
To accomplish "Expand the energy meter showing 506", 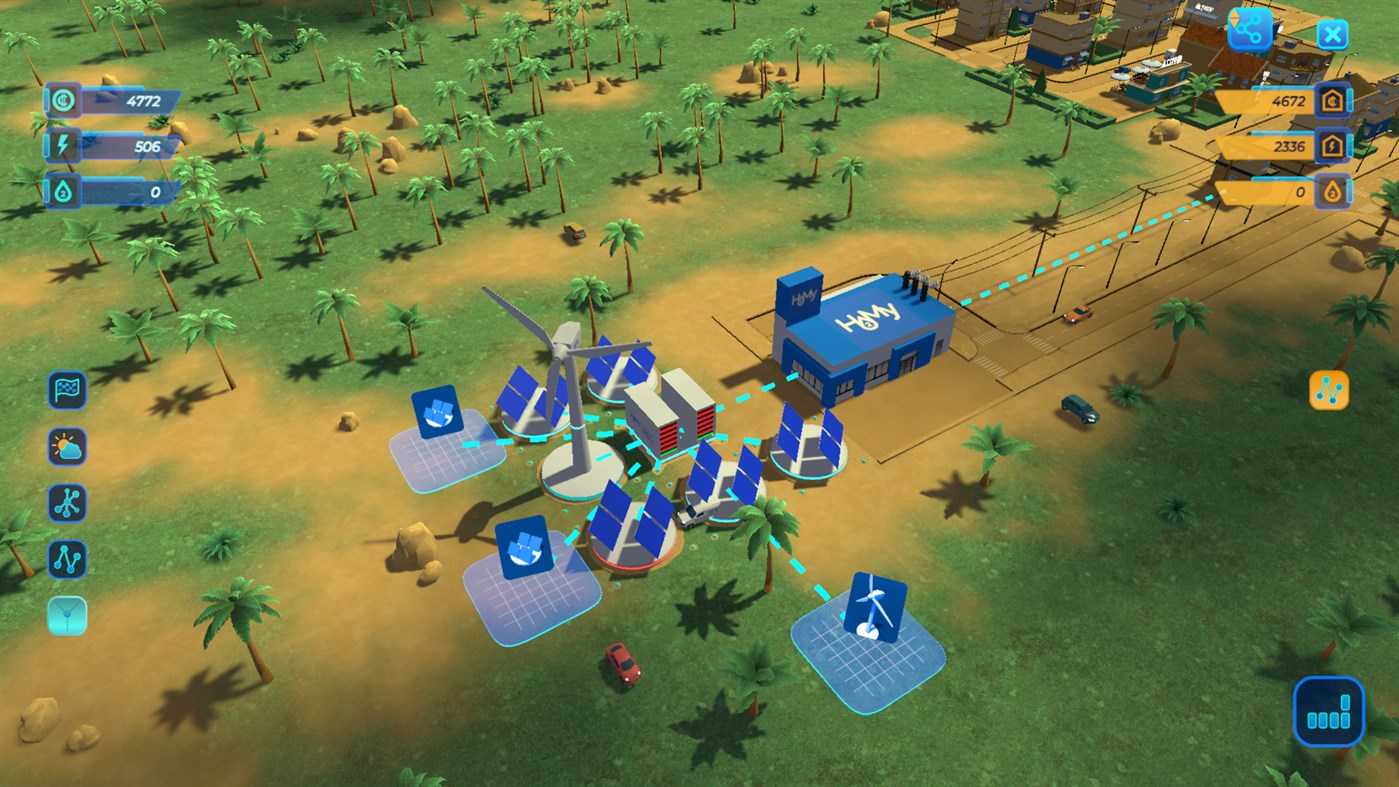I will tap(115, 146).
